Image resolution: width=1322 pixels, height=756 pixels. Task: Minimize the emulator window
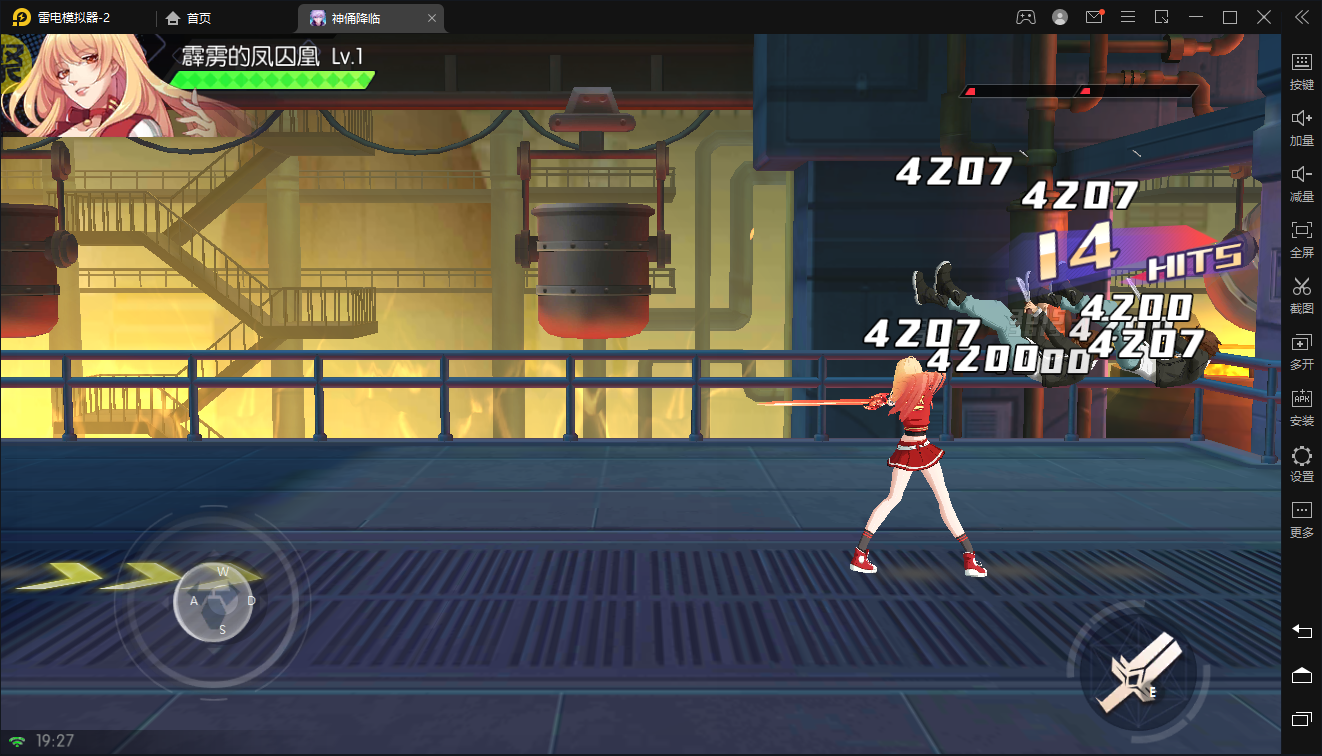coord(1195,17)
